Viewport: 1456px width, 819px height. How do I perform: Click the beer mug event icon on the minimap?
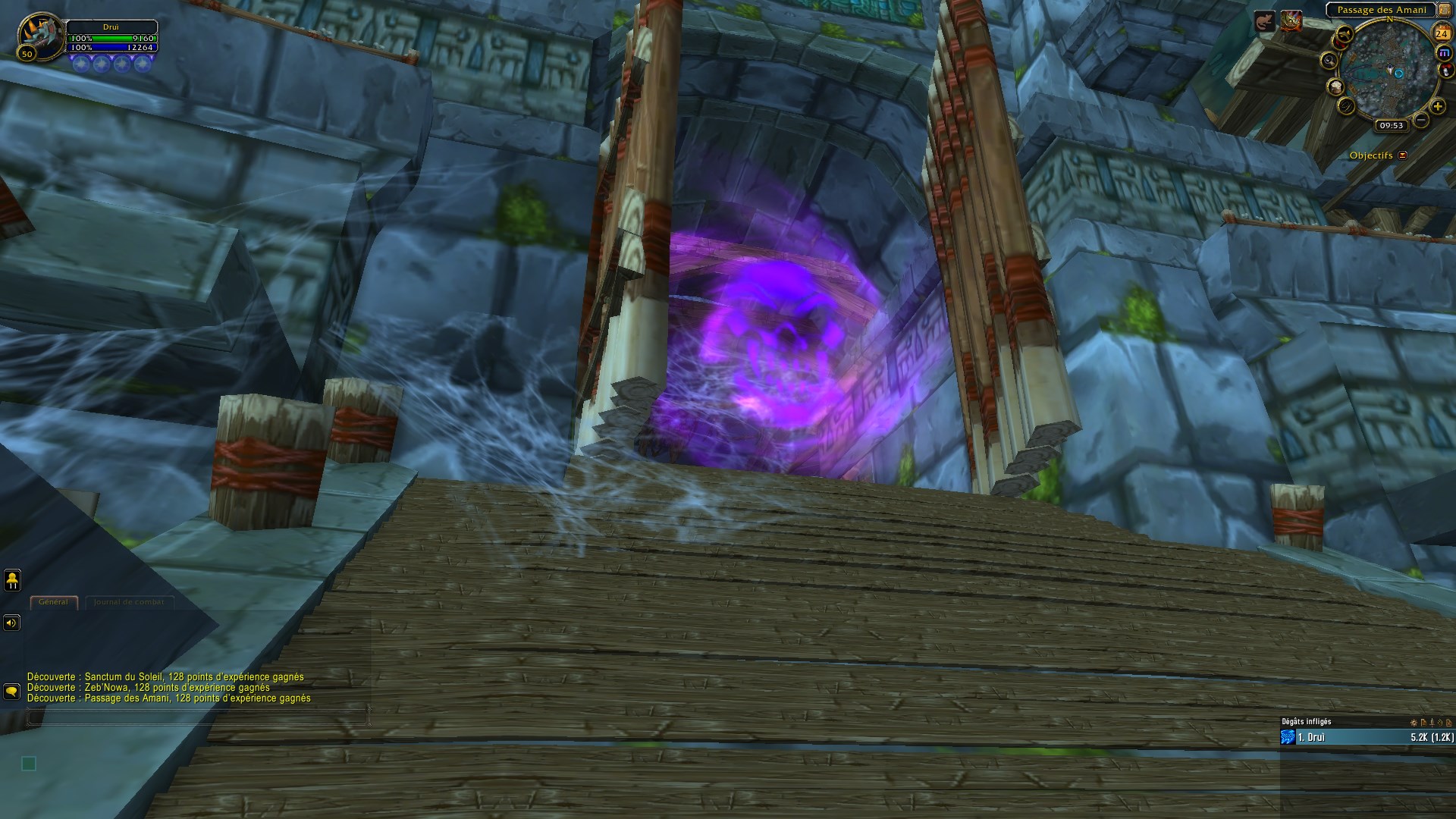click(x=1335, y=88)
